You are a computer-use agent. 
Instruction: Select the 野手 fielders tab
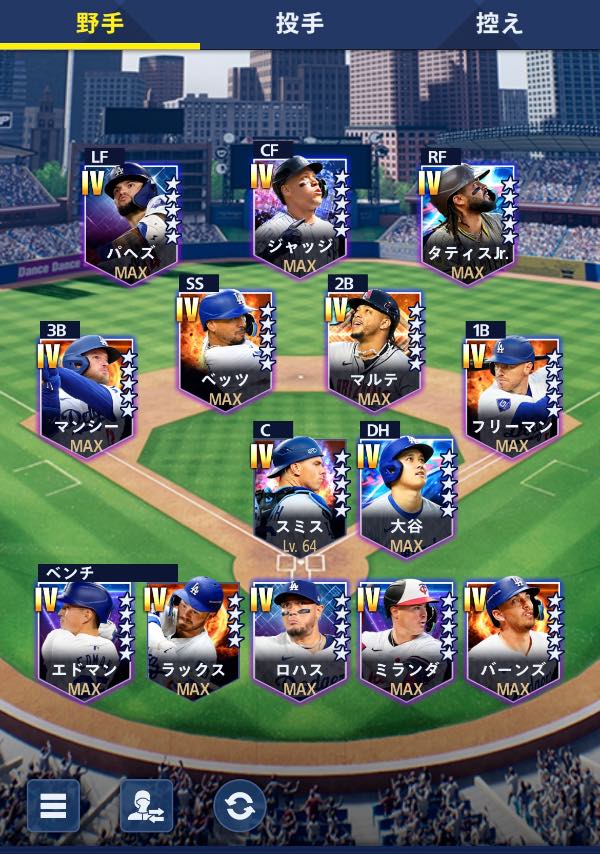(100, 24)
